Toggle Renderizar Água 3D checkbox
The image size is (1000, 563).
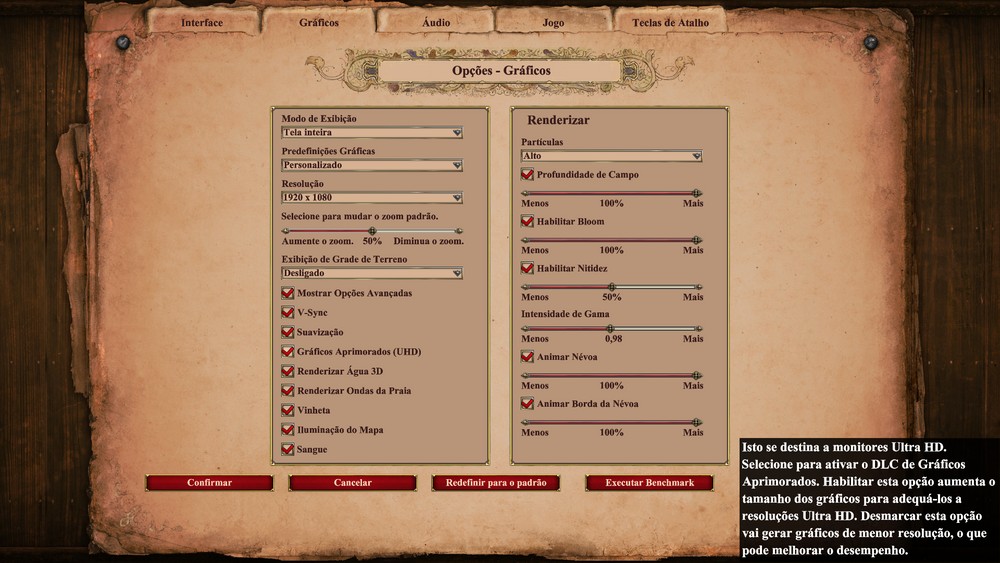(288, 371)
